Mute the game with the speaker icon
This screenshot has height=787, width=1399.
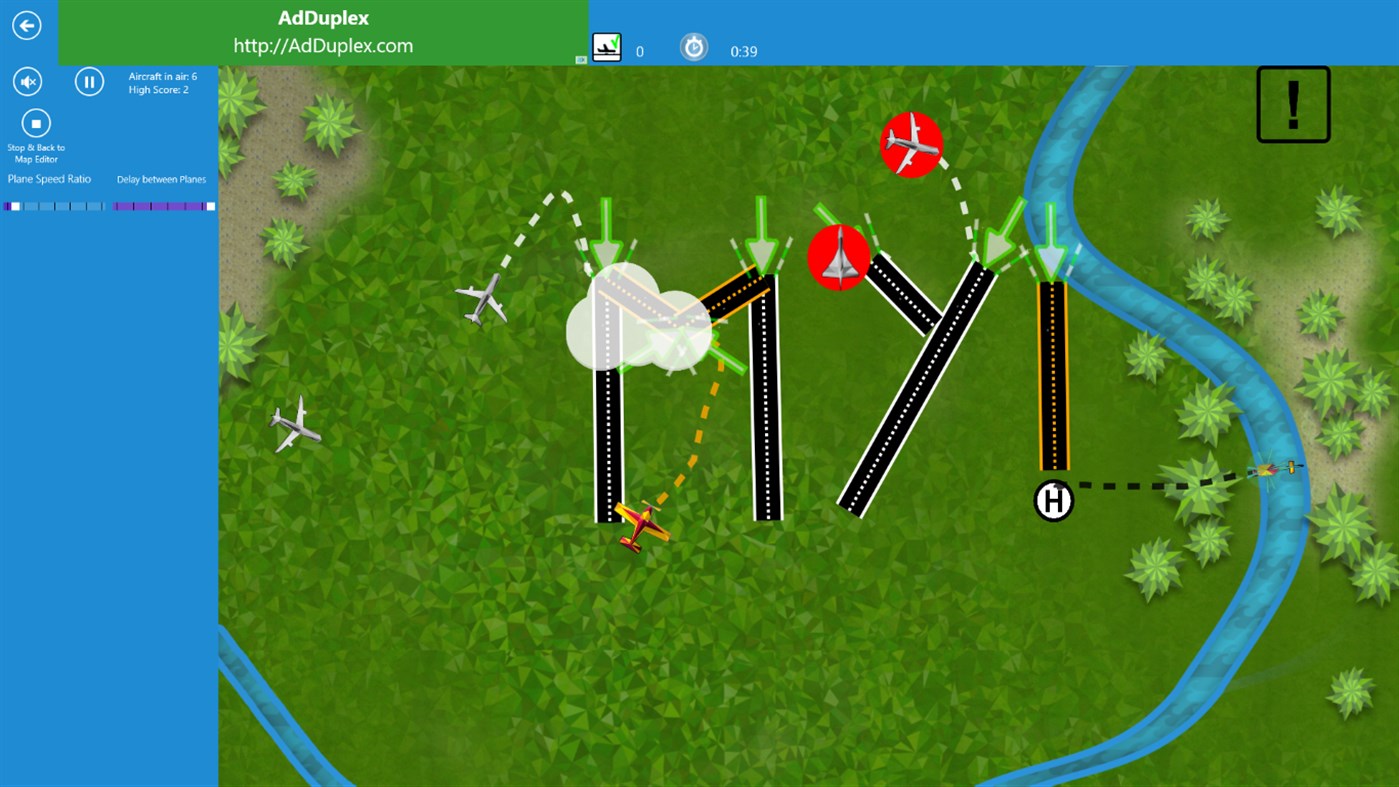point(27,81)
